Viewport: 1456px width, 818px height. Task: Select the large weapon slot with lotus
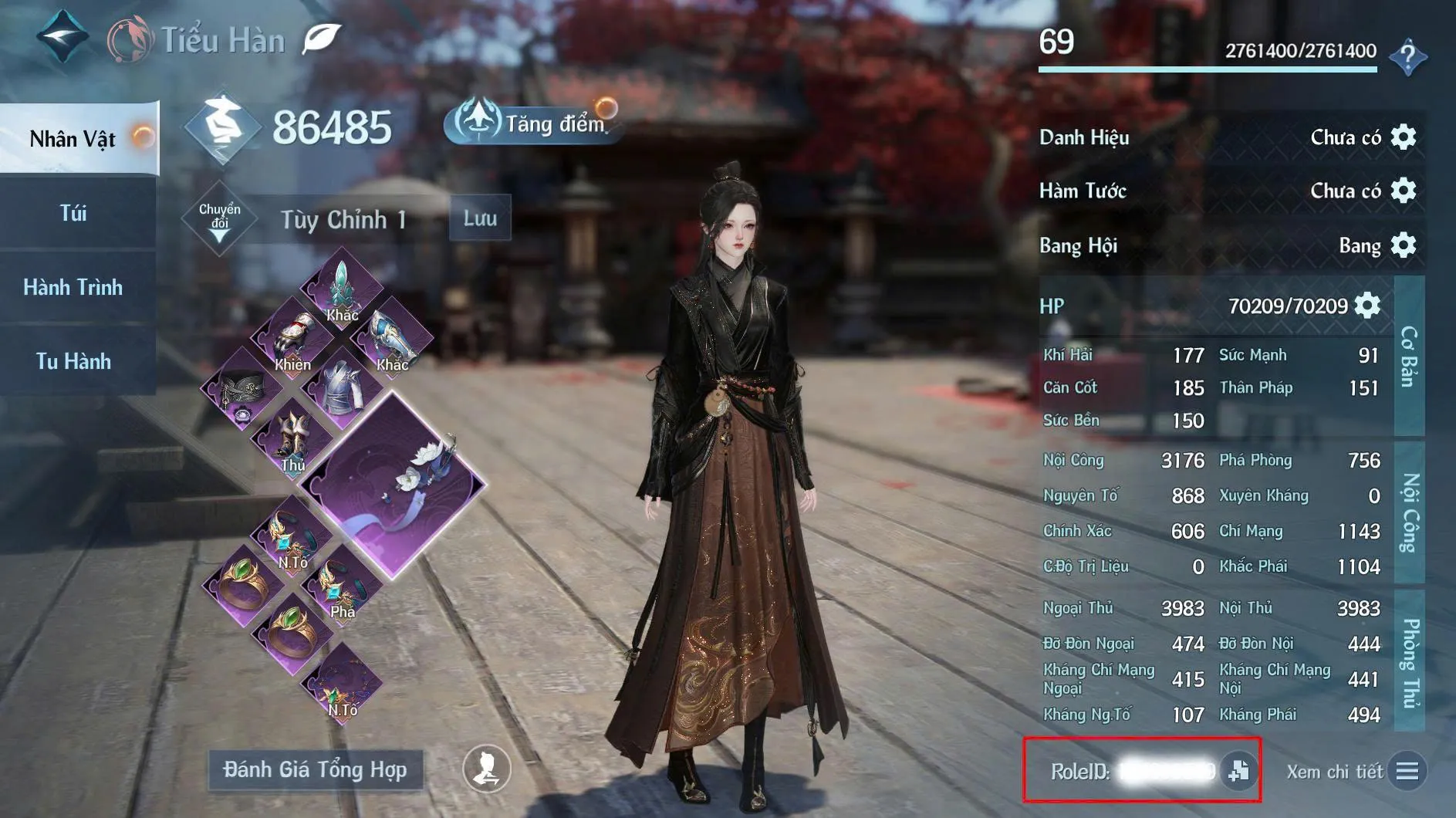[394, 485]
